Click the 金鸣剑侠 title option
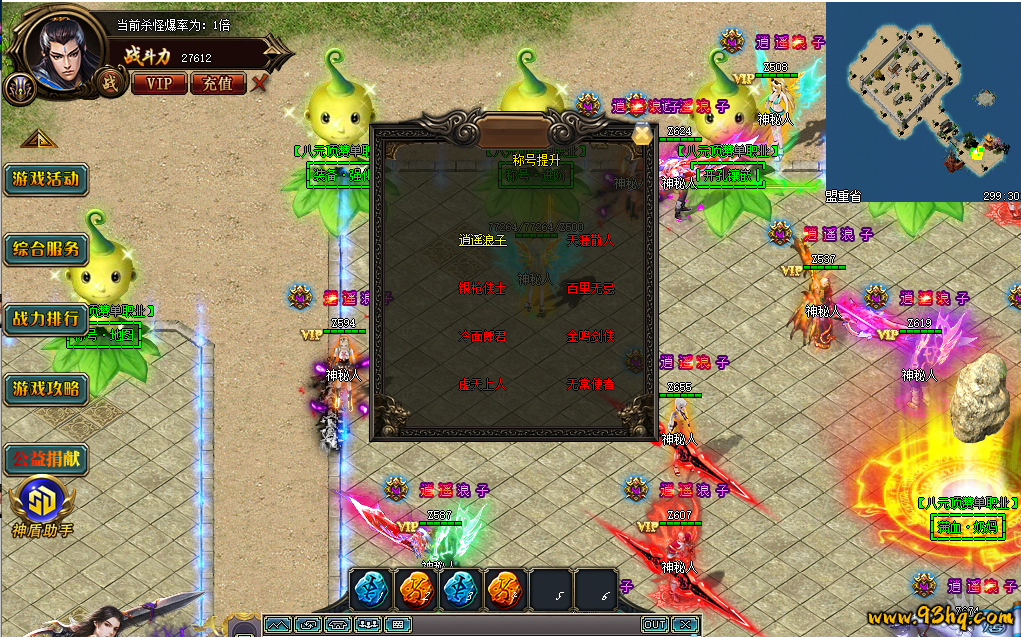 pos(590,337)
